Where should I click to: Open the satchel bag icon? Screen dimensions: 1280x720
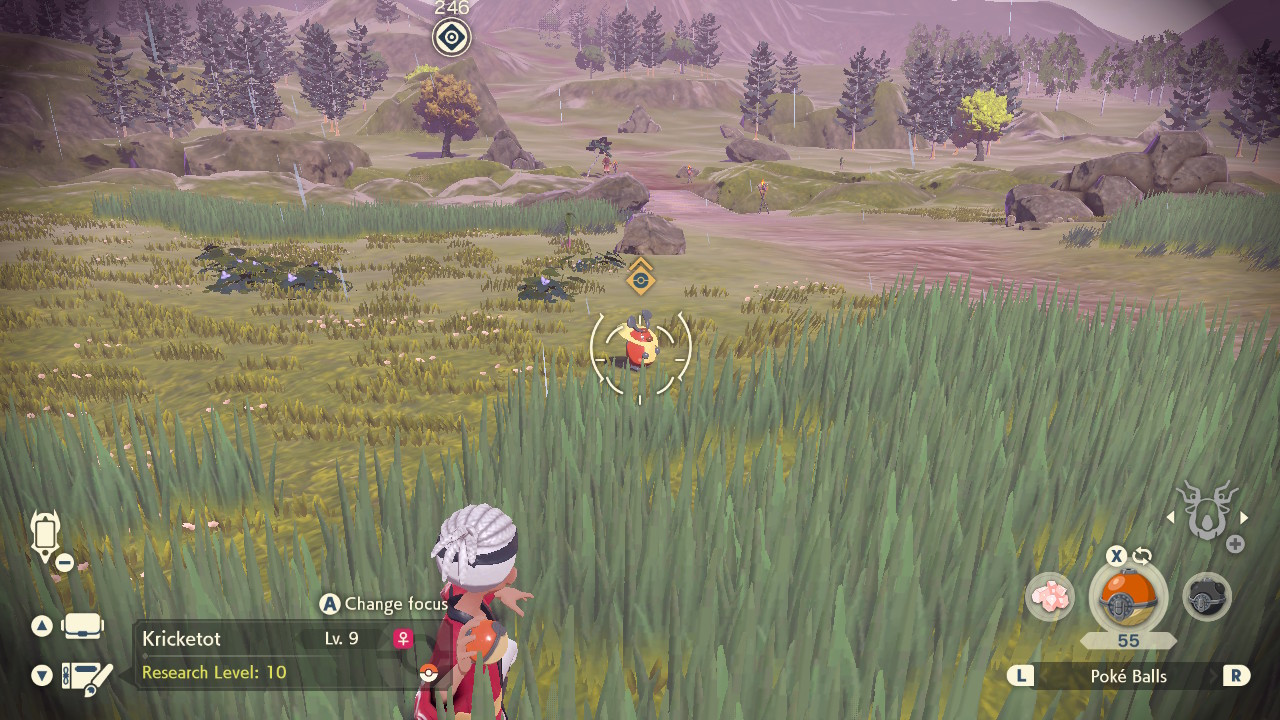pos(82,627)
